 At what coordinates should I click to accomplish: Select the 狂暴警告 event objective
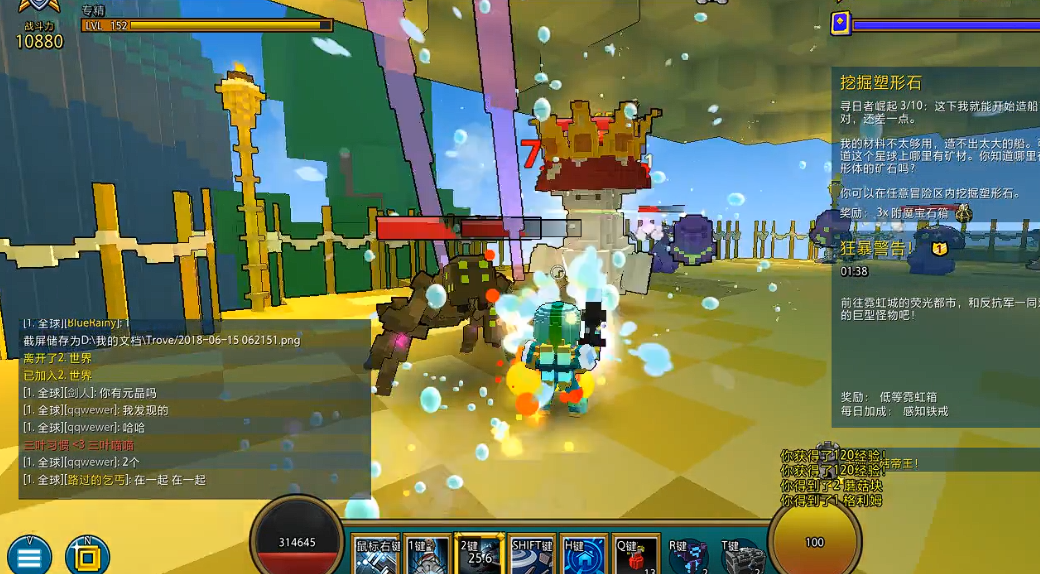[x=876, y=248]
